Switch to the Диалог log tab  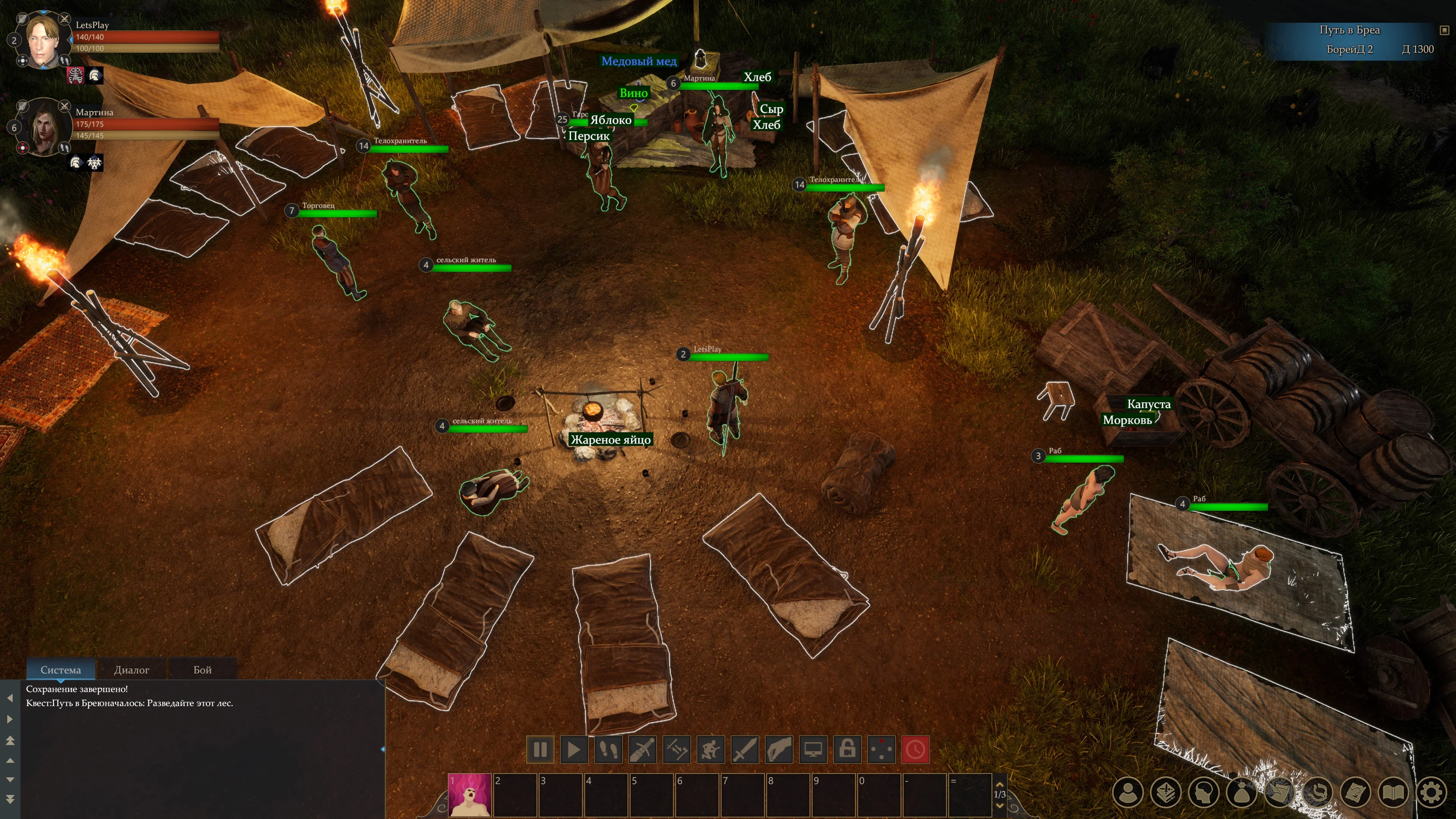131,670
